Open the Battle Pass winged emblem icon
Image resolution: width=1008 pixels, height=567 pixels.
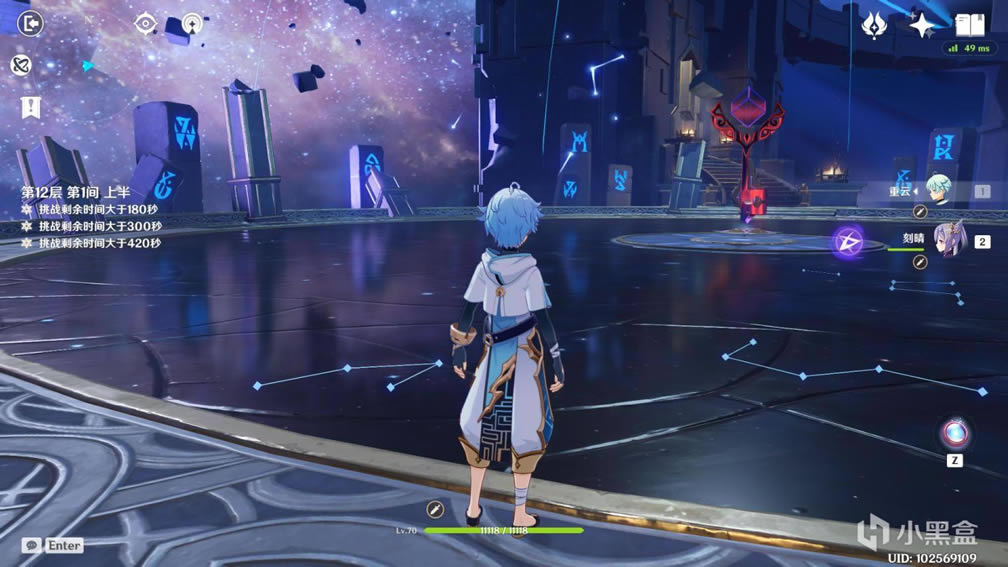coord(875,24)
